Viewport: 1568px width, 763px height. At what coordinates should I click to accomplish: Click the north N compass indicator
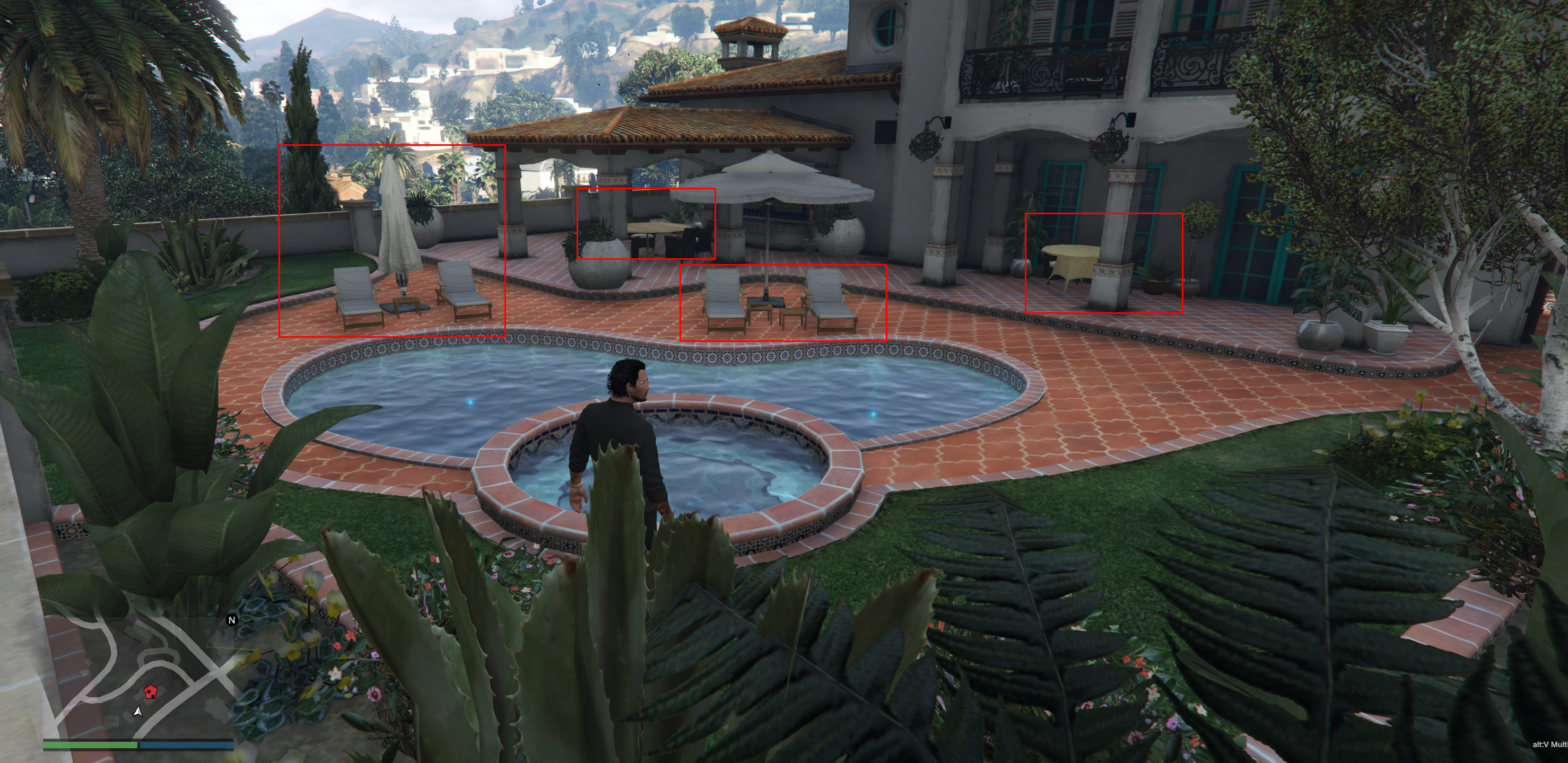[231, 620]
